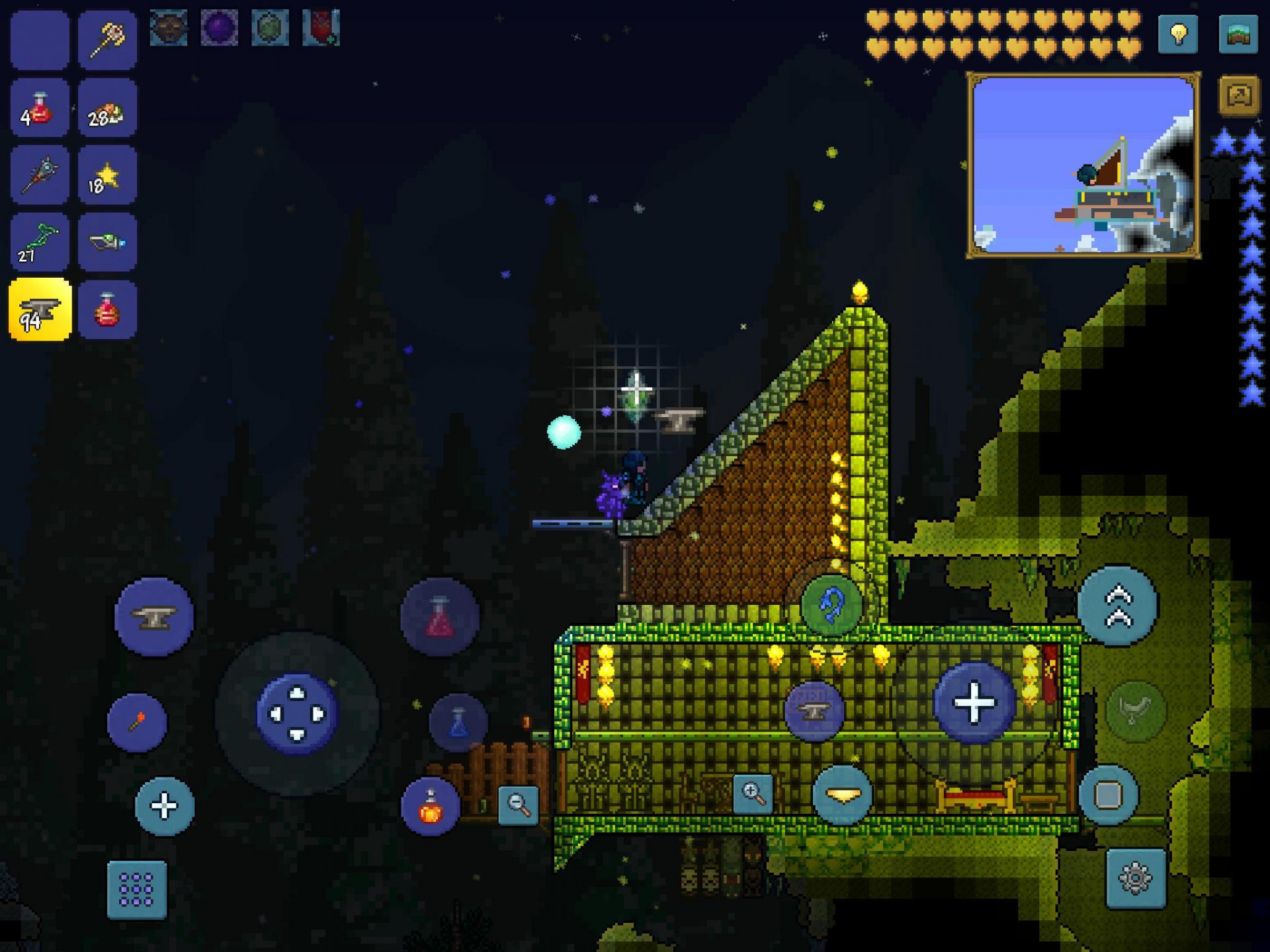The height and width of the screenshot is (952, 1270).
Task: Fire the grappling hook button
Action: (831, 604)
